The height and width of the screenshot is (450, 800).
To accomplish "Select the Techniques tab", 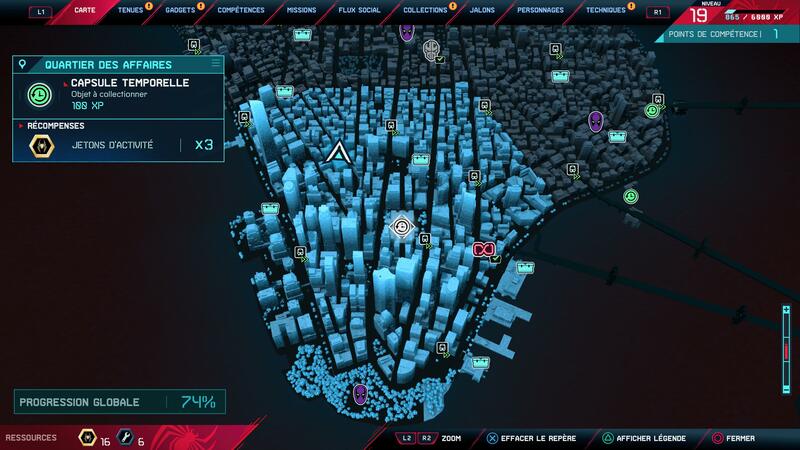I will click(x=605, y=10).
